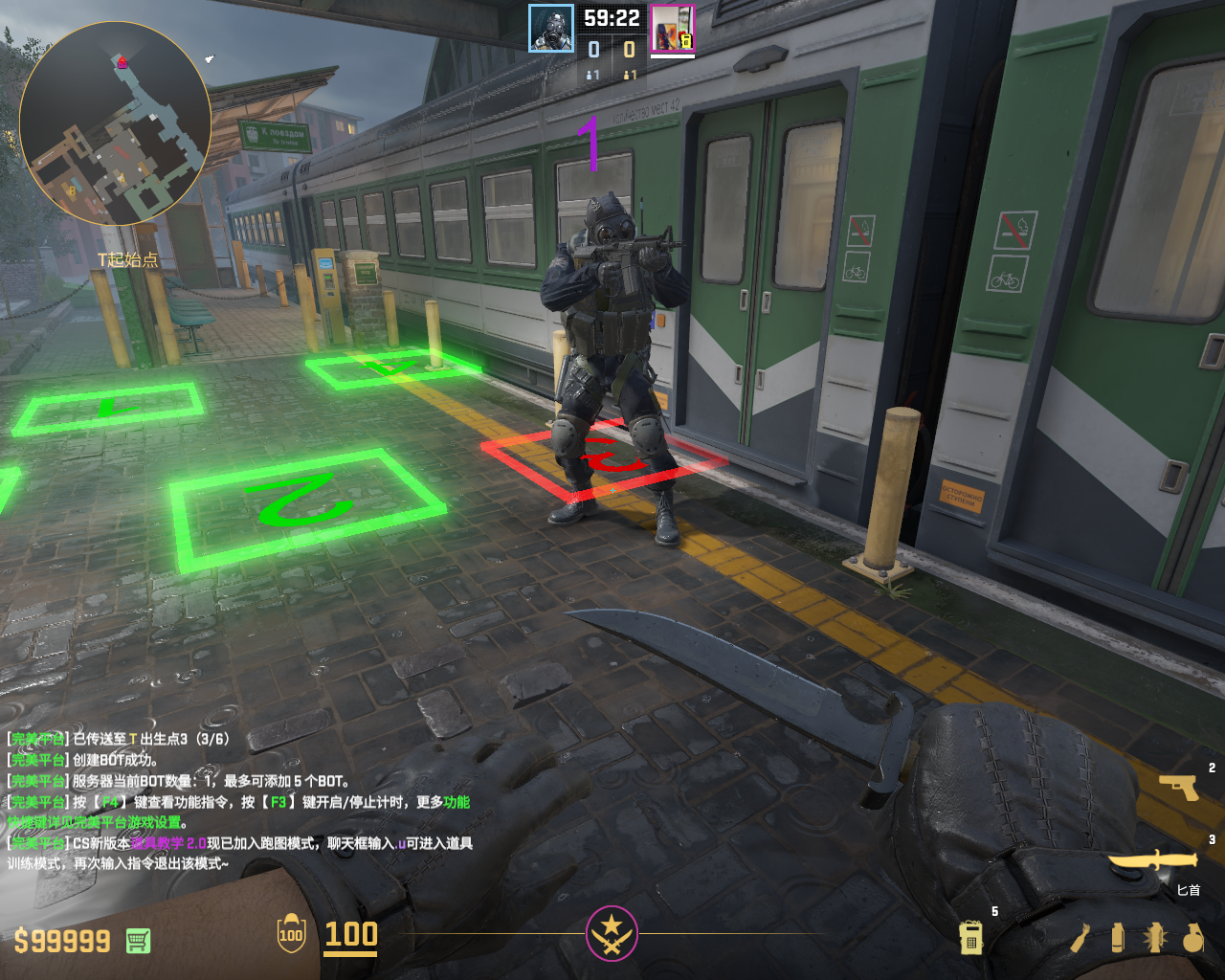Select the C4 bomb in slot 5

[x=971, y=938]
